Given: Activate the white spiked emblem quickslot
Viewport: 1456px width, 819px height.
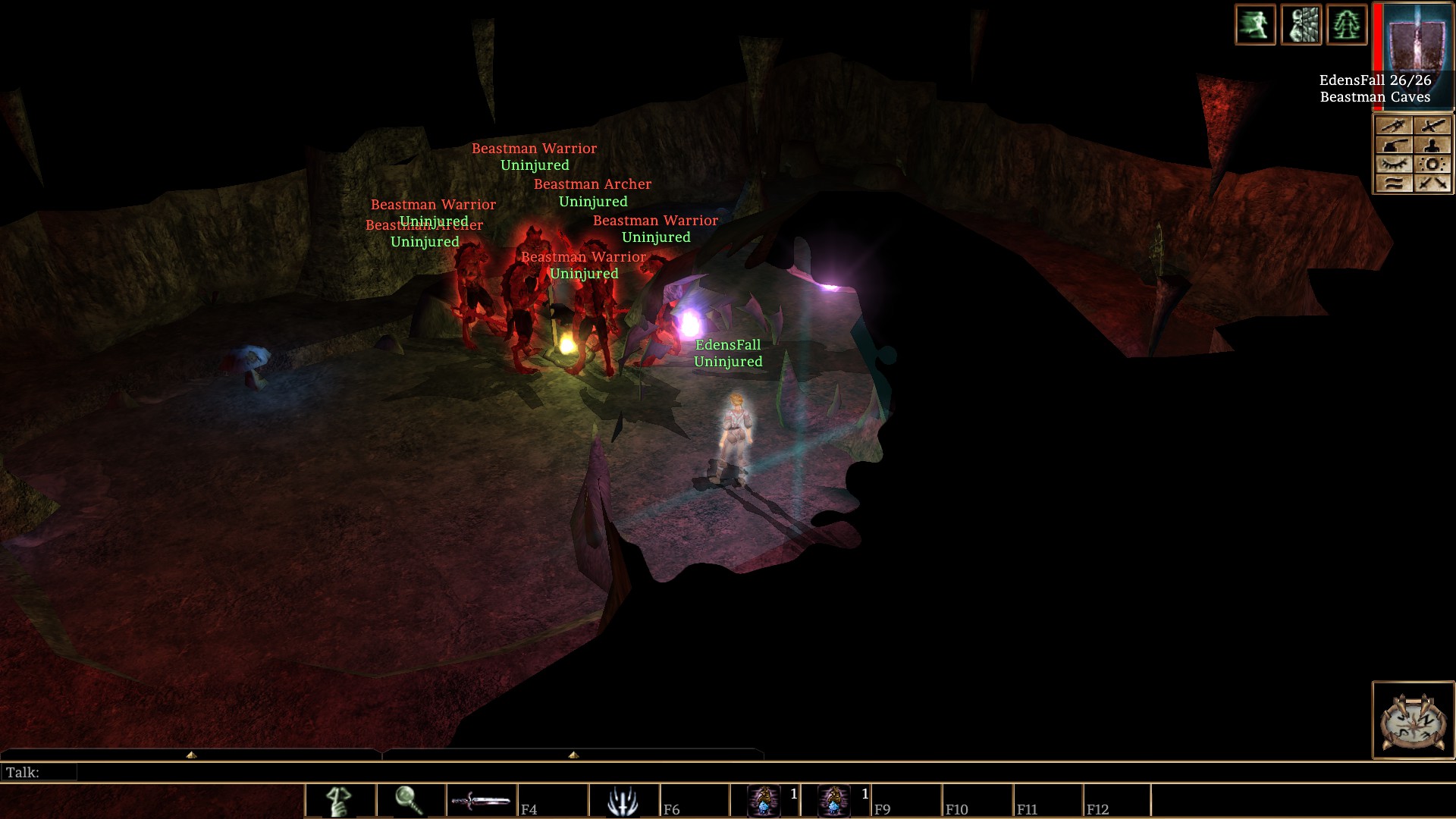Looking at the screenshot, I should (623, 801).
